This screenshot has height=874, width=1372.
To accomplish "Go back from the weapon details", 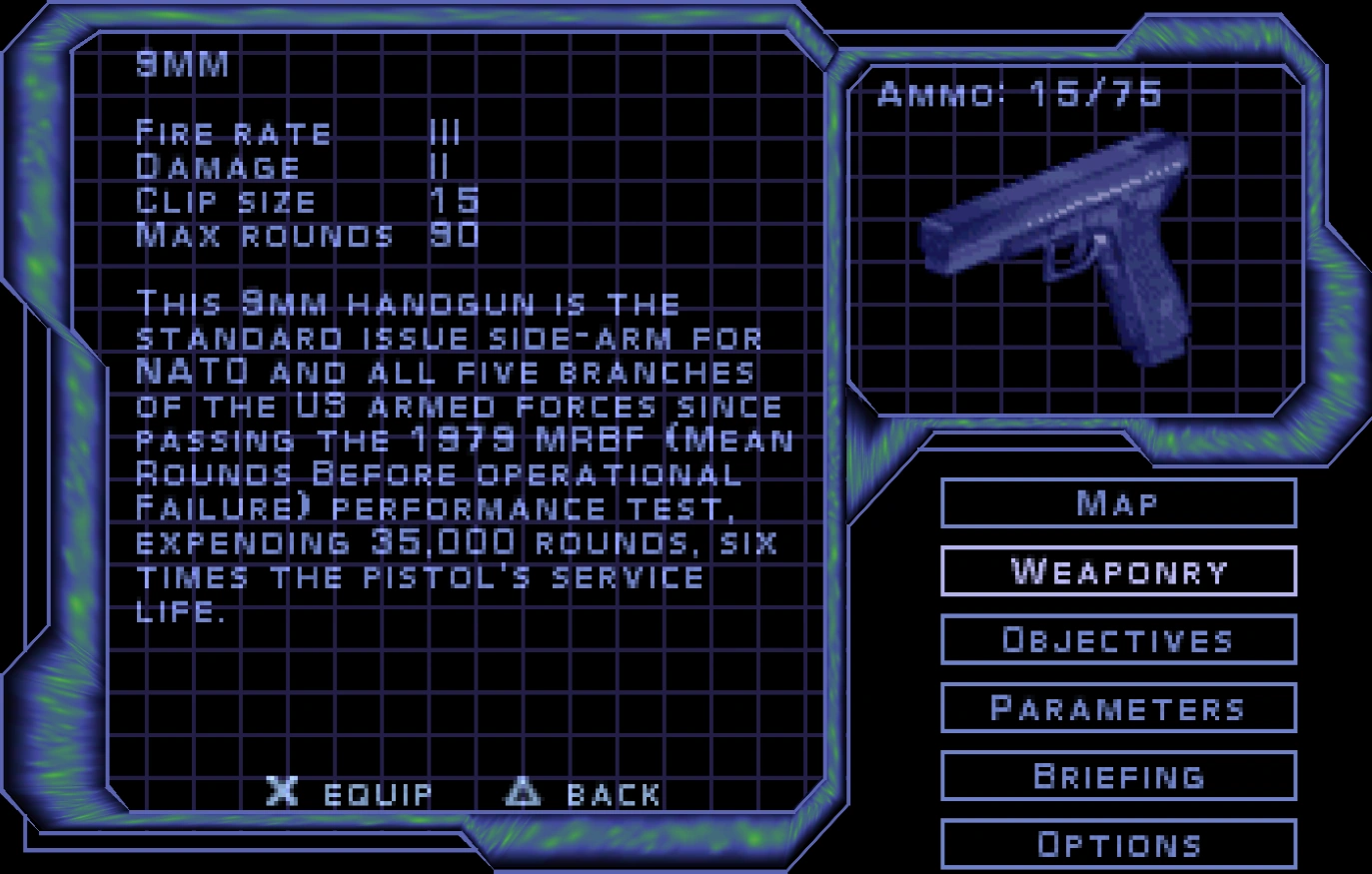I will [x=585, y=794].
